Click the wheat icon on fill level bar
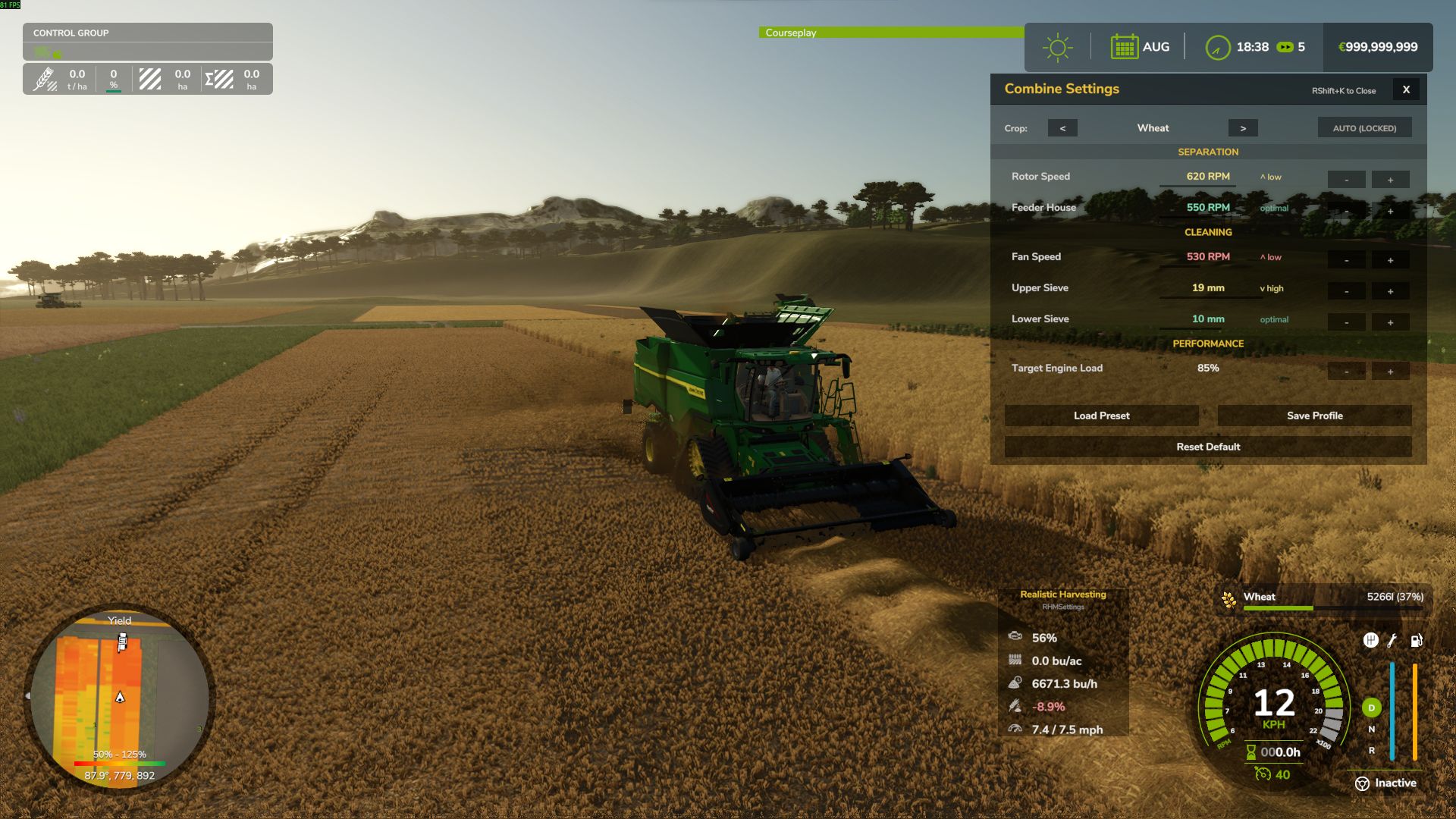Screen dimensions: 1456x819 click(1228, 598)
